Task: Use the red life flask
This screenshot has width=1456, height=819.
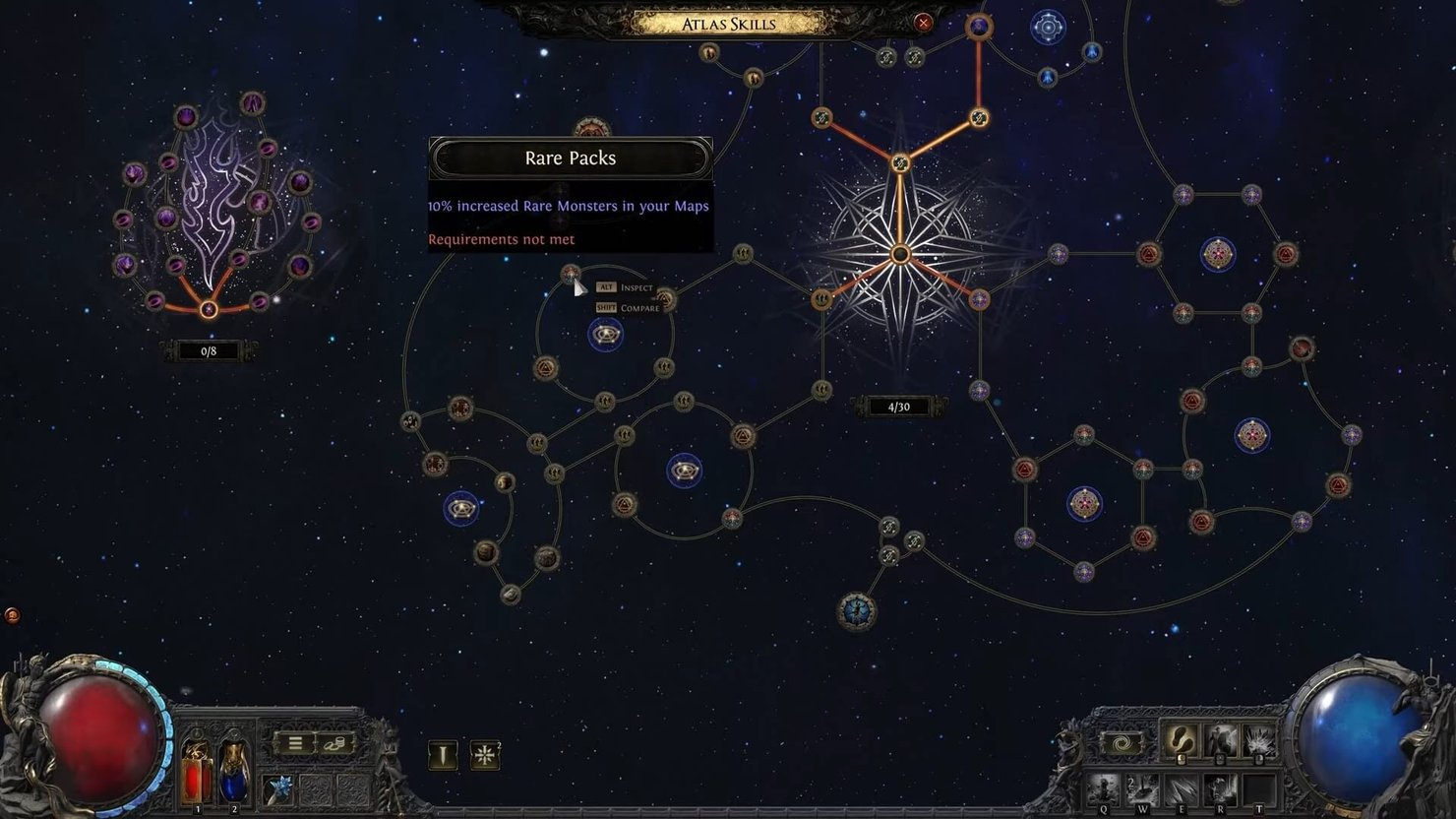Action: [196, 774]
